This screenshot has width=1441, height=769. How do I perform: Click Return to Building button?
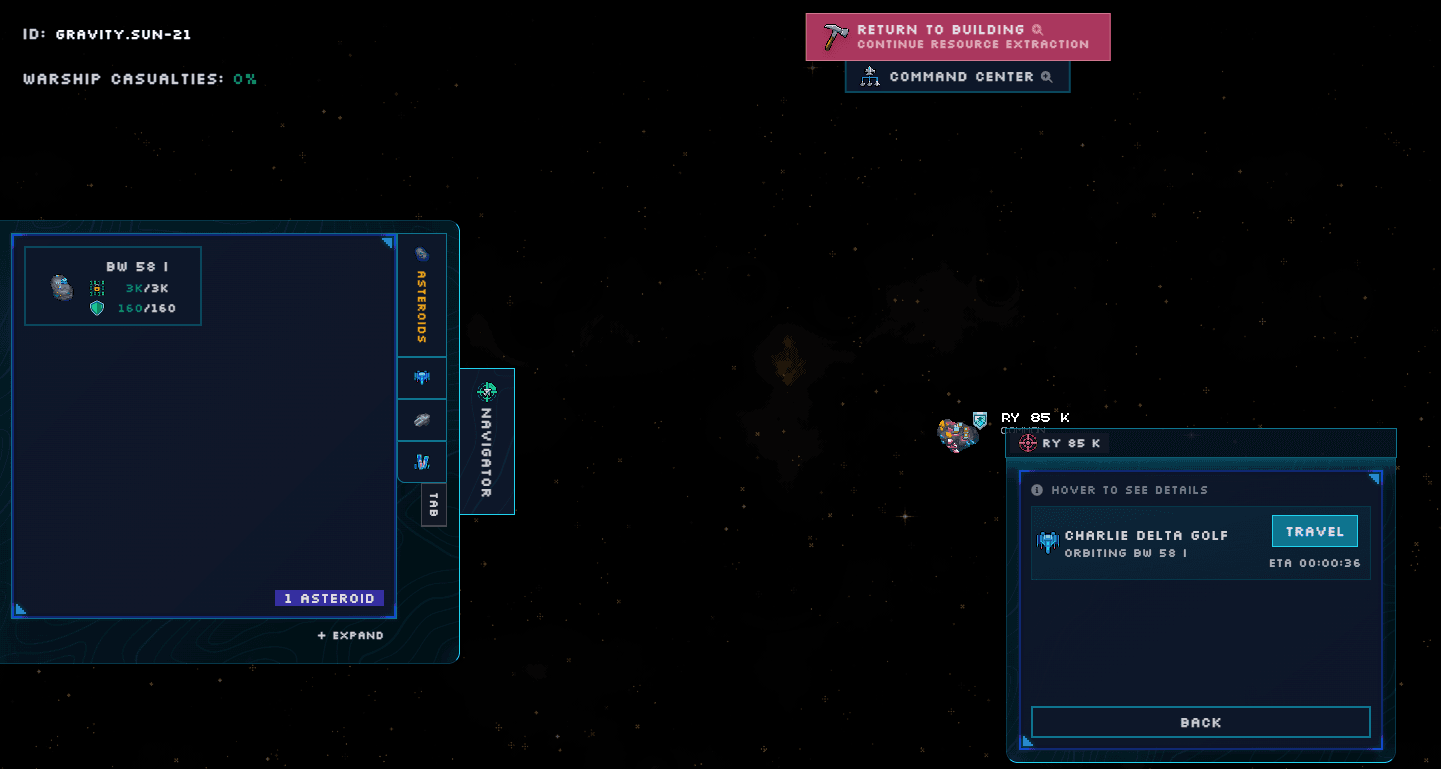click(x=957, y=37)
